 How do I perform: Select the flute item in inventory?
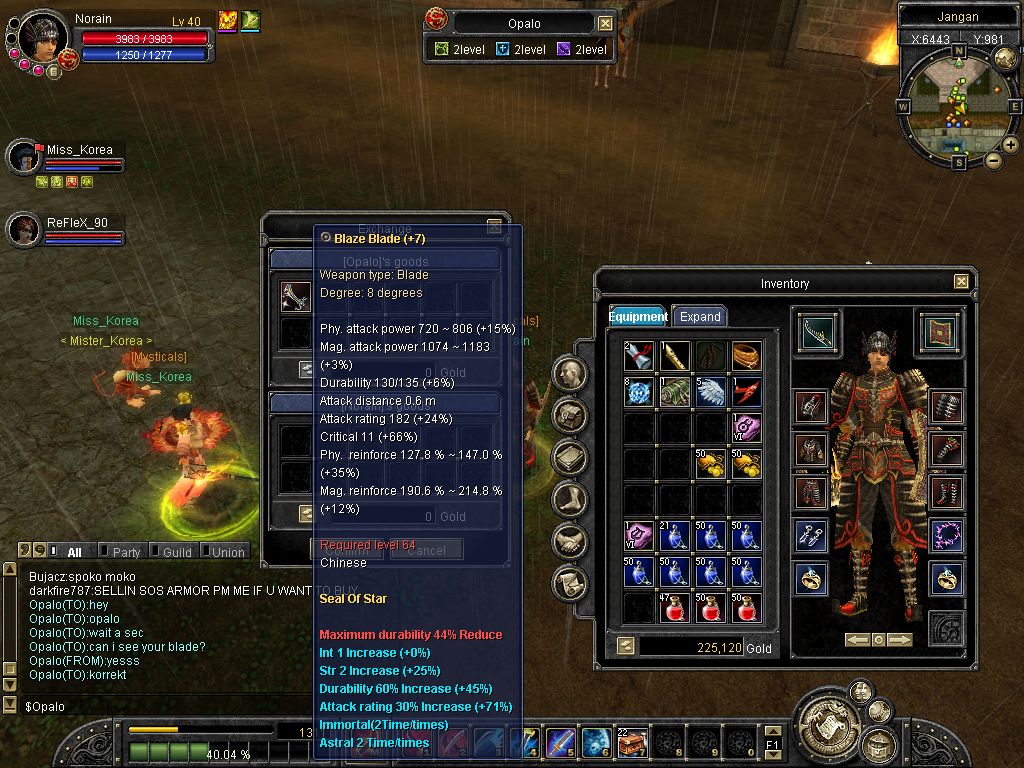[675, 356]
